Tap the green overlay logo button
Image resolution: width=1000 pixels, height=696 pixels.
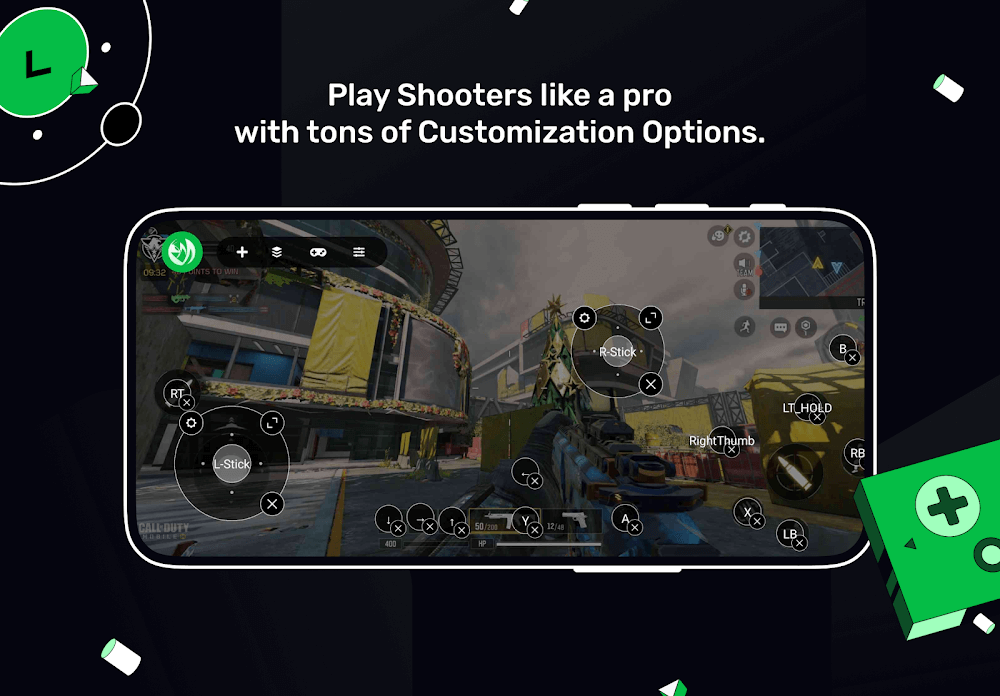[183, 251]
